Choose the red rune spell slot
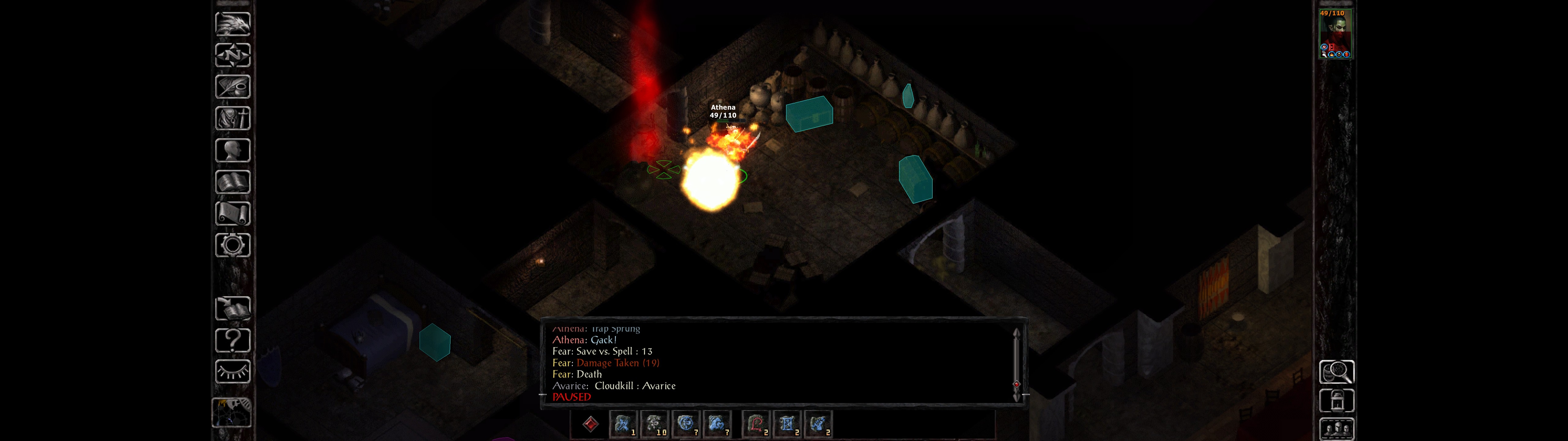1568x441 pixels. (x=756, y=424)
